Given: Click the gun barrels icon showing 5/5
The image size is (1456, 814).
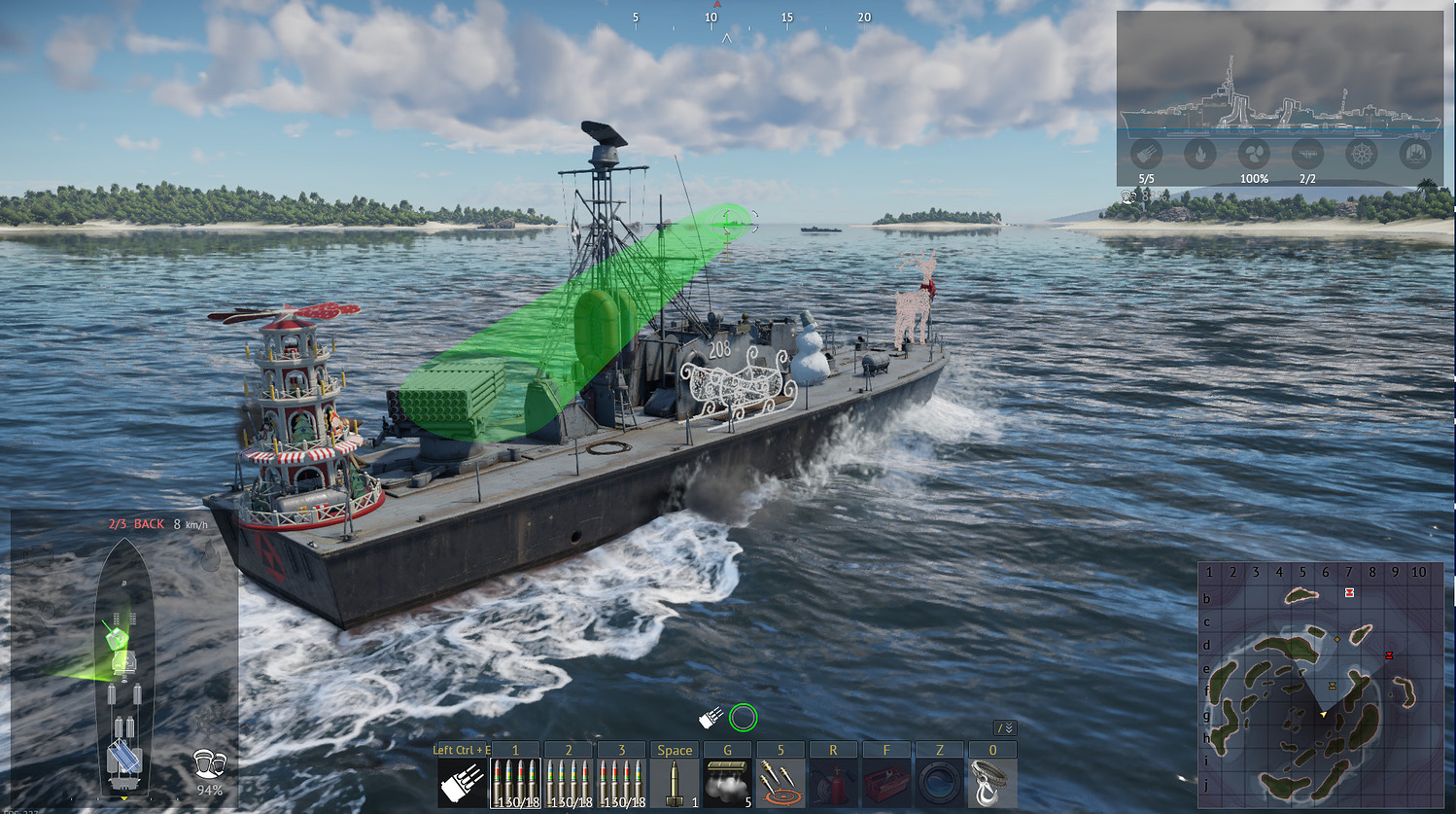Looking at the screenshot, I should [1147, 155].
